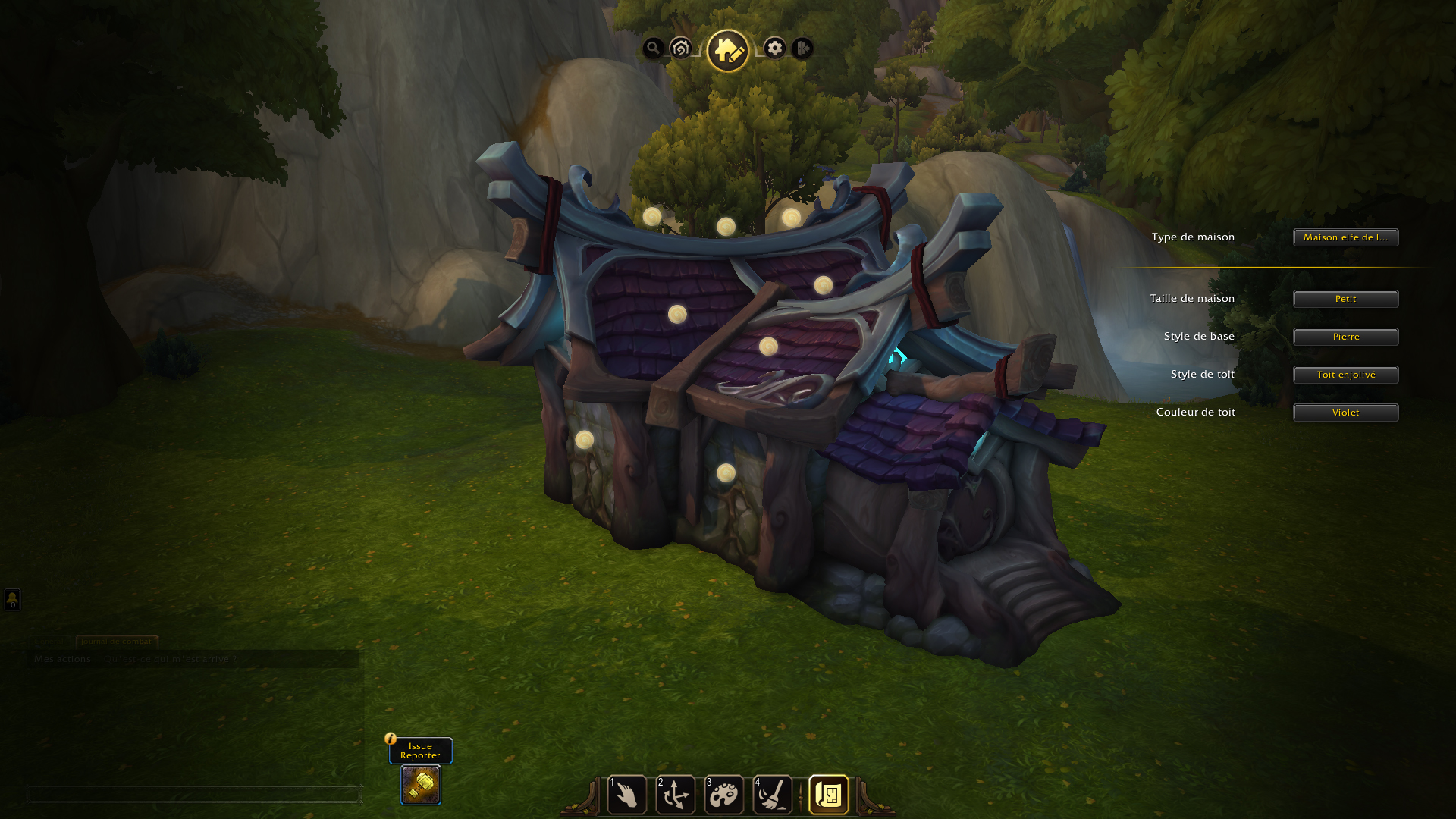Open the magnifying glass search mode
Screen dimensions: 1456x819
(653, 49)
